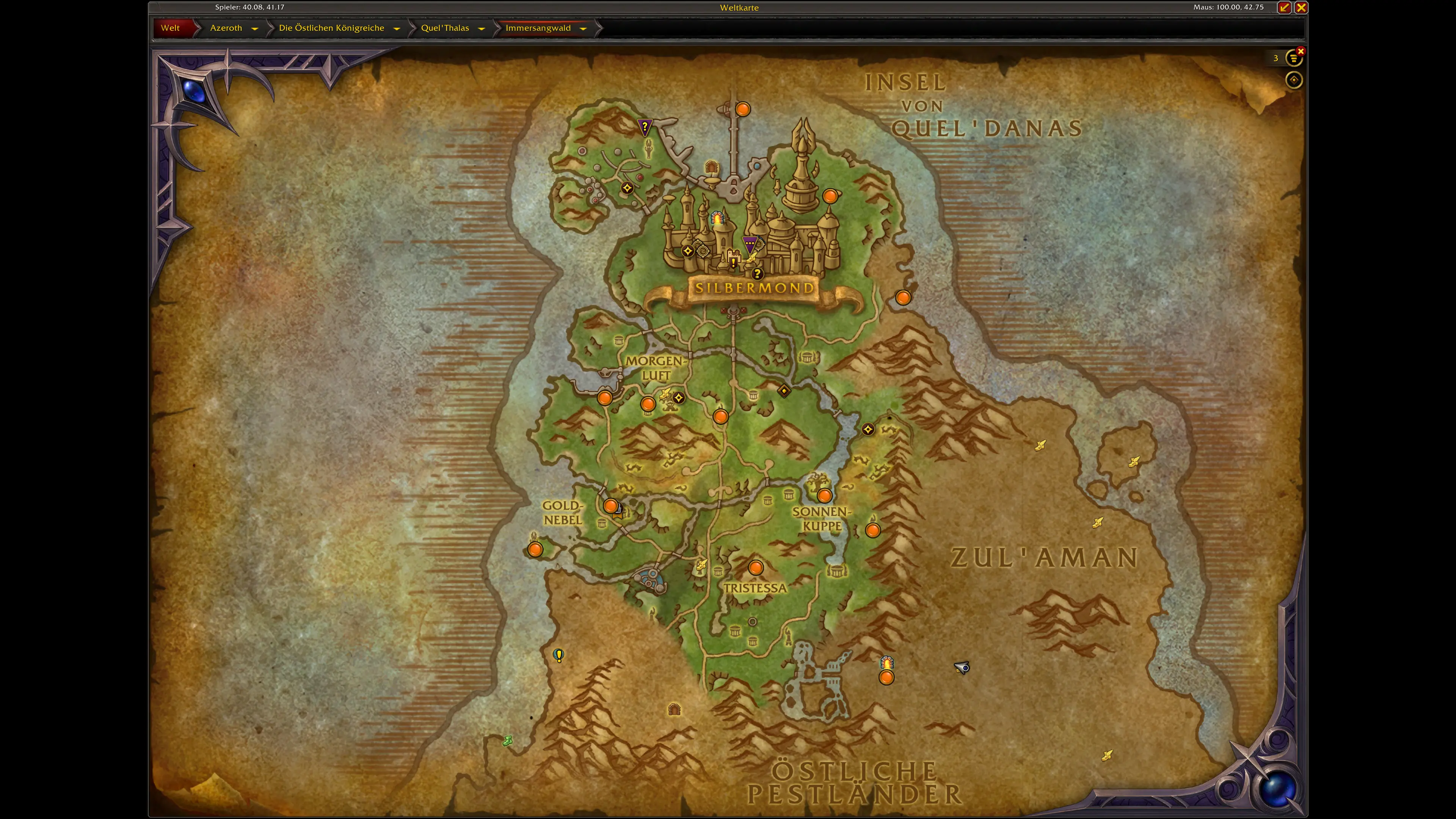Close the Weltkarte window
1456x819 pixels.
click(x=1301, y=7)
